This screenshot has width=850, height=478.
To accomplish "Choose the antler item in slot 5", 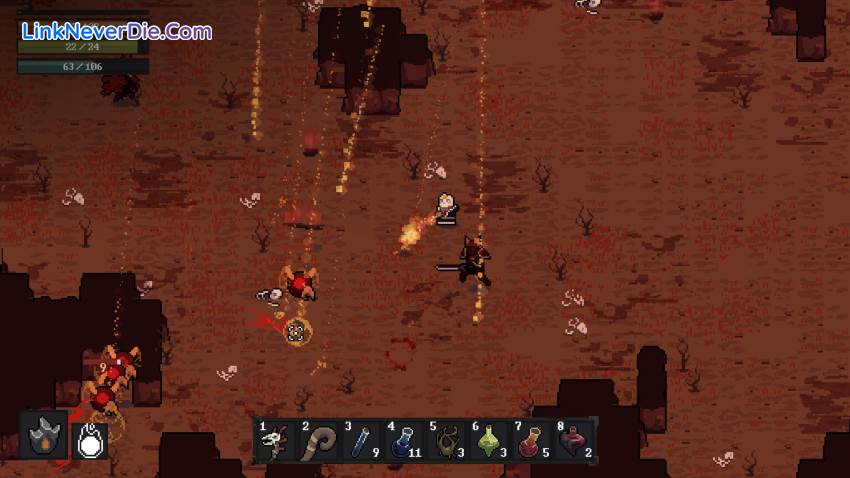I will point(445,441).
